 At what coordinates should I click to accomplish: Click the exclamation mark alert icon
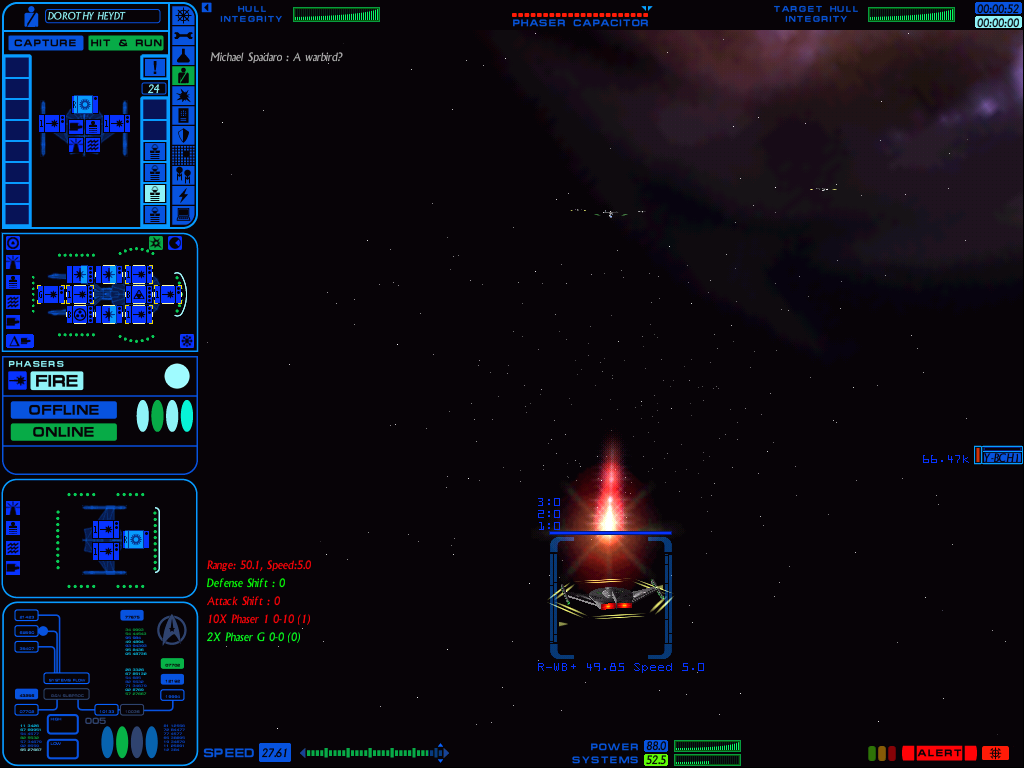coord(154,67)
